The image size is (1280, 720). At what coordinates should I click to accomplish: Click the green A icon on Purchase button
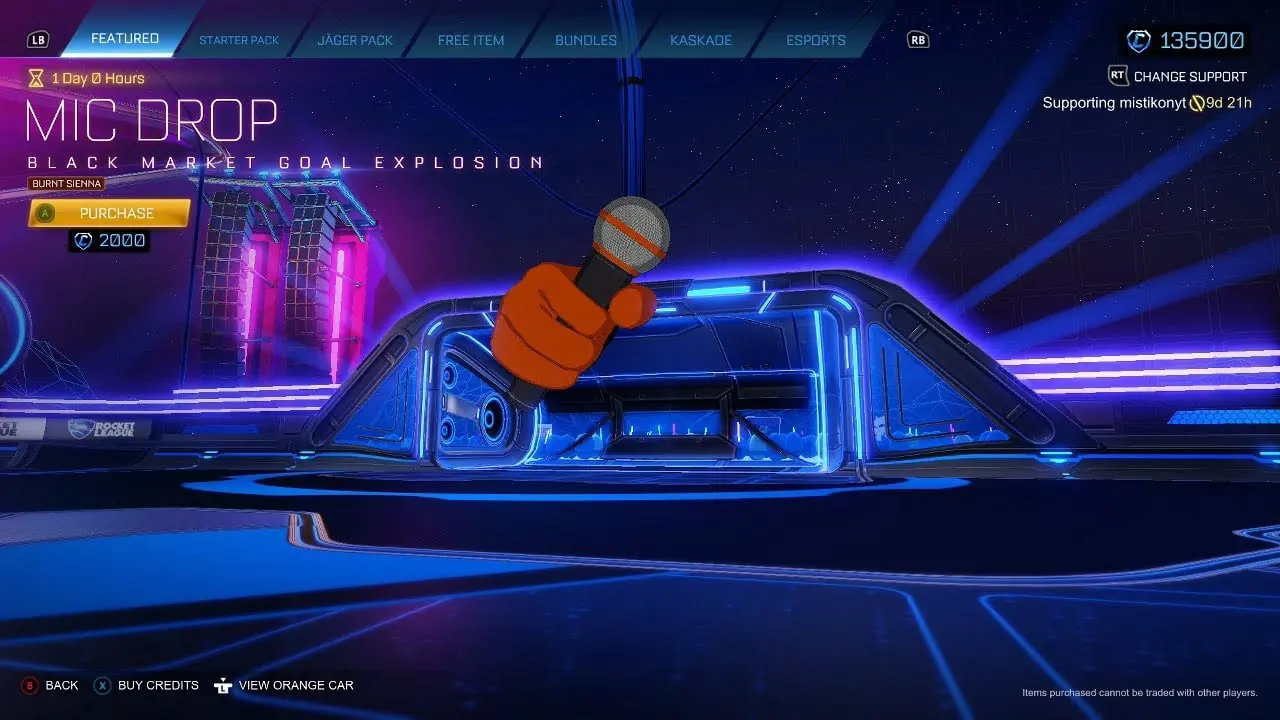tap(46, 213)
